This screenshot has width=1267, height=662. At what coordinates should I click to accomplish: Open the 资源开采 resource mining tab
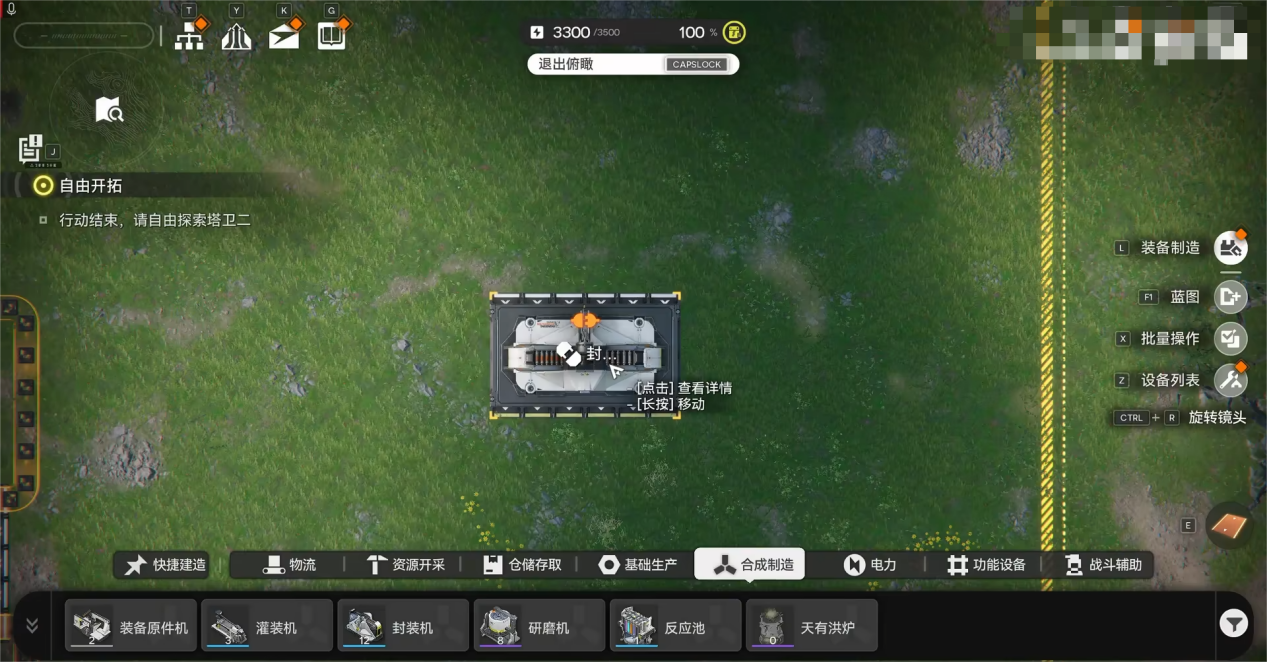coord(406,565)
